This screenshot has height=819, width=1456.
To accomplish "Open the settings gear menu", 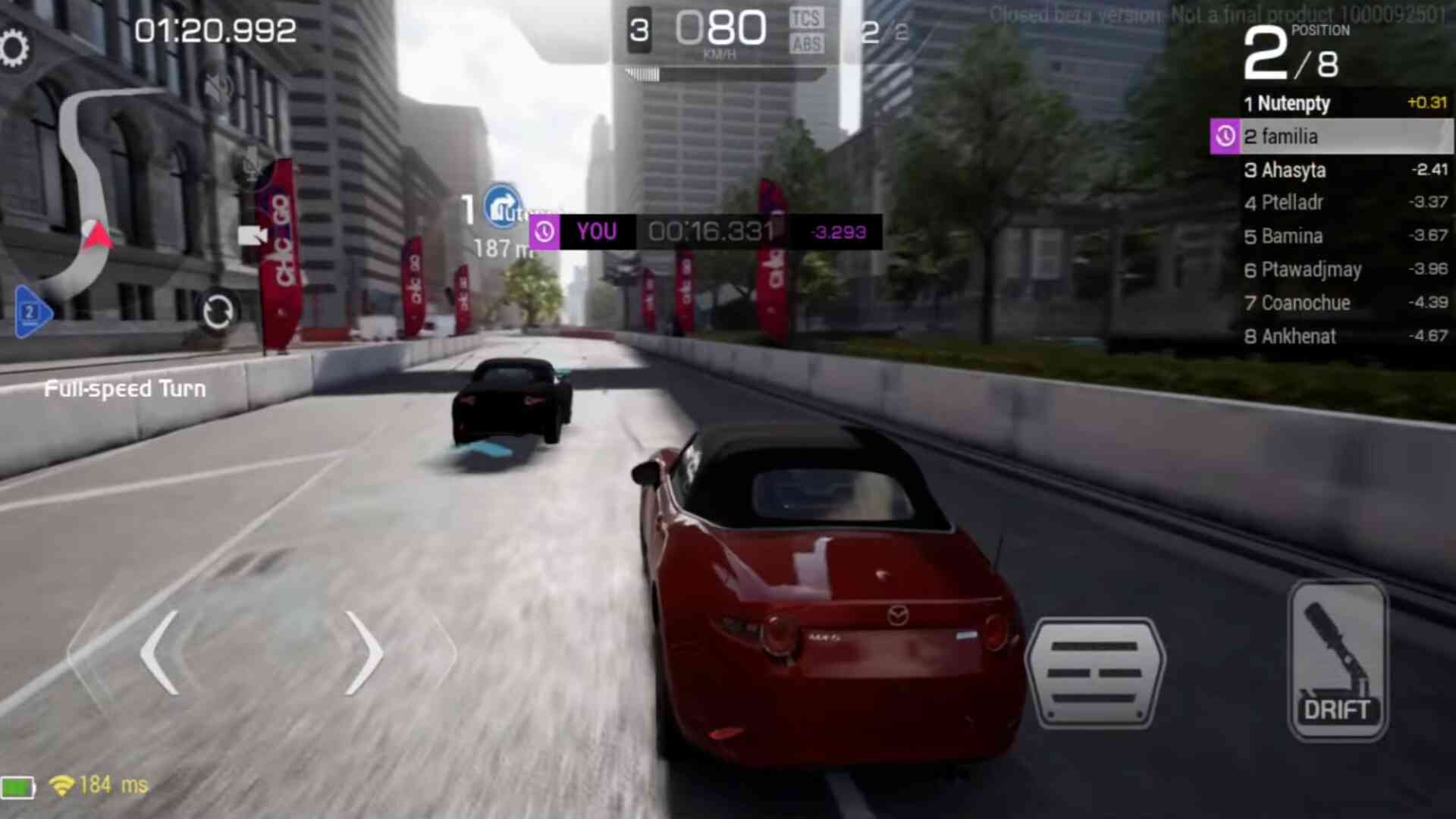I will pos(14,49).
